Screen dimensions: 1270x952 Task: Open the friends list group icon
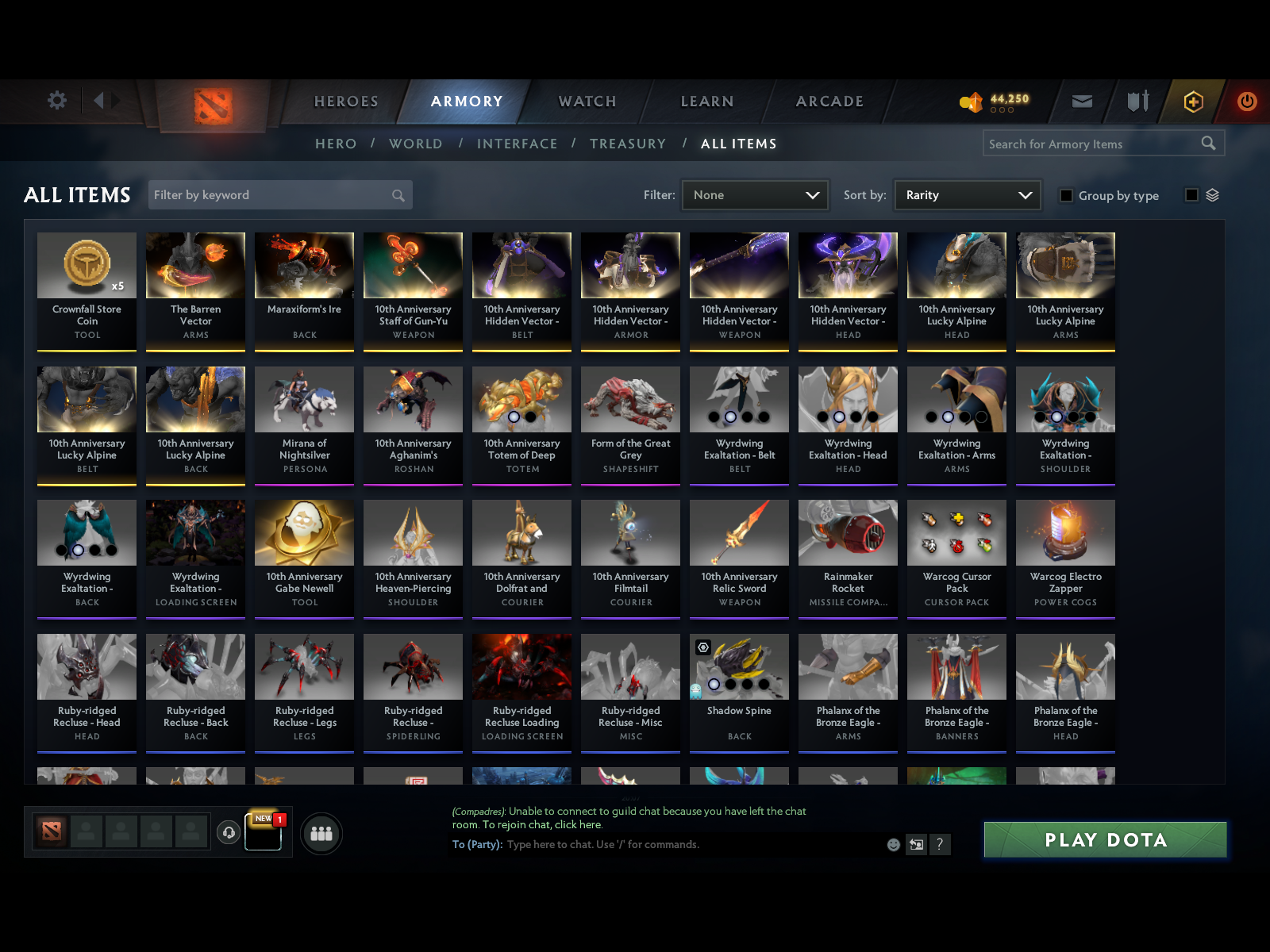(x=321, y=834)
